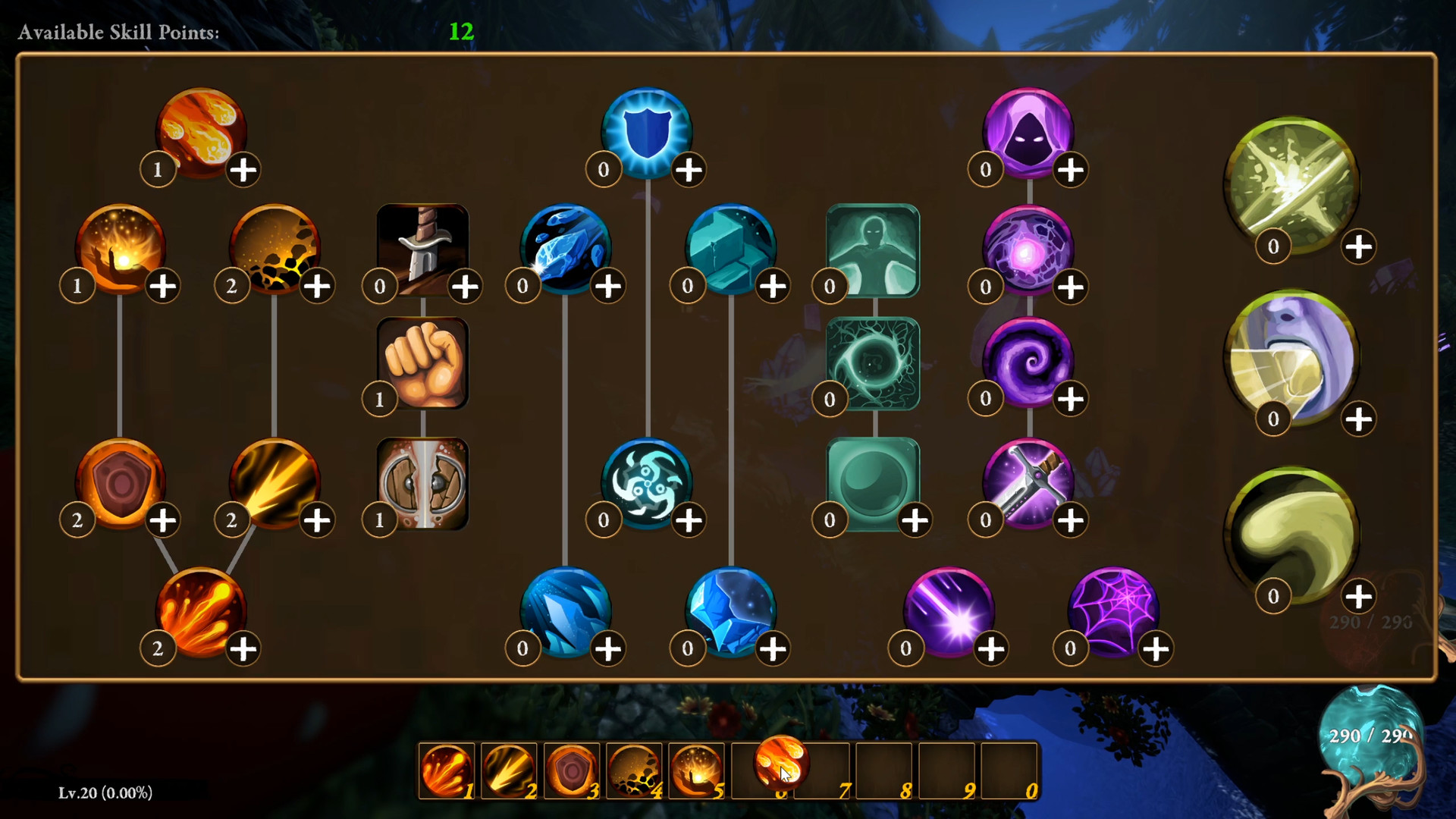Click the plus button on the spider web skill
Viewport: 1456px width, 819px height.
point(1154,647)
